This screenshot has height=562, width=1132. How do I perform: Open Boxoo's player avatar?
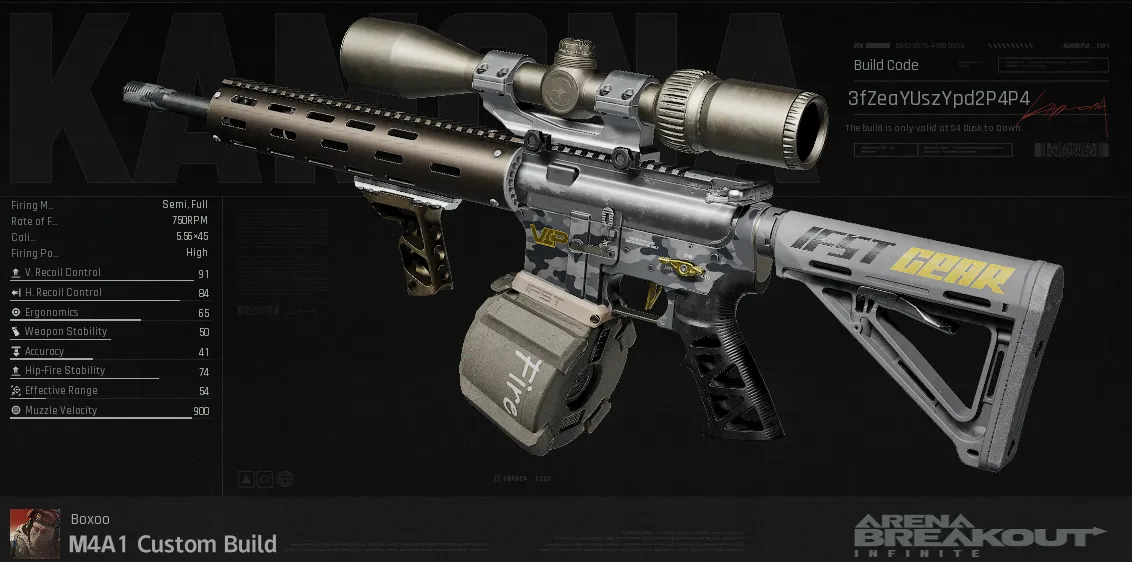pyautogui.click(x=35, y=533)
